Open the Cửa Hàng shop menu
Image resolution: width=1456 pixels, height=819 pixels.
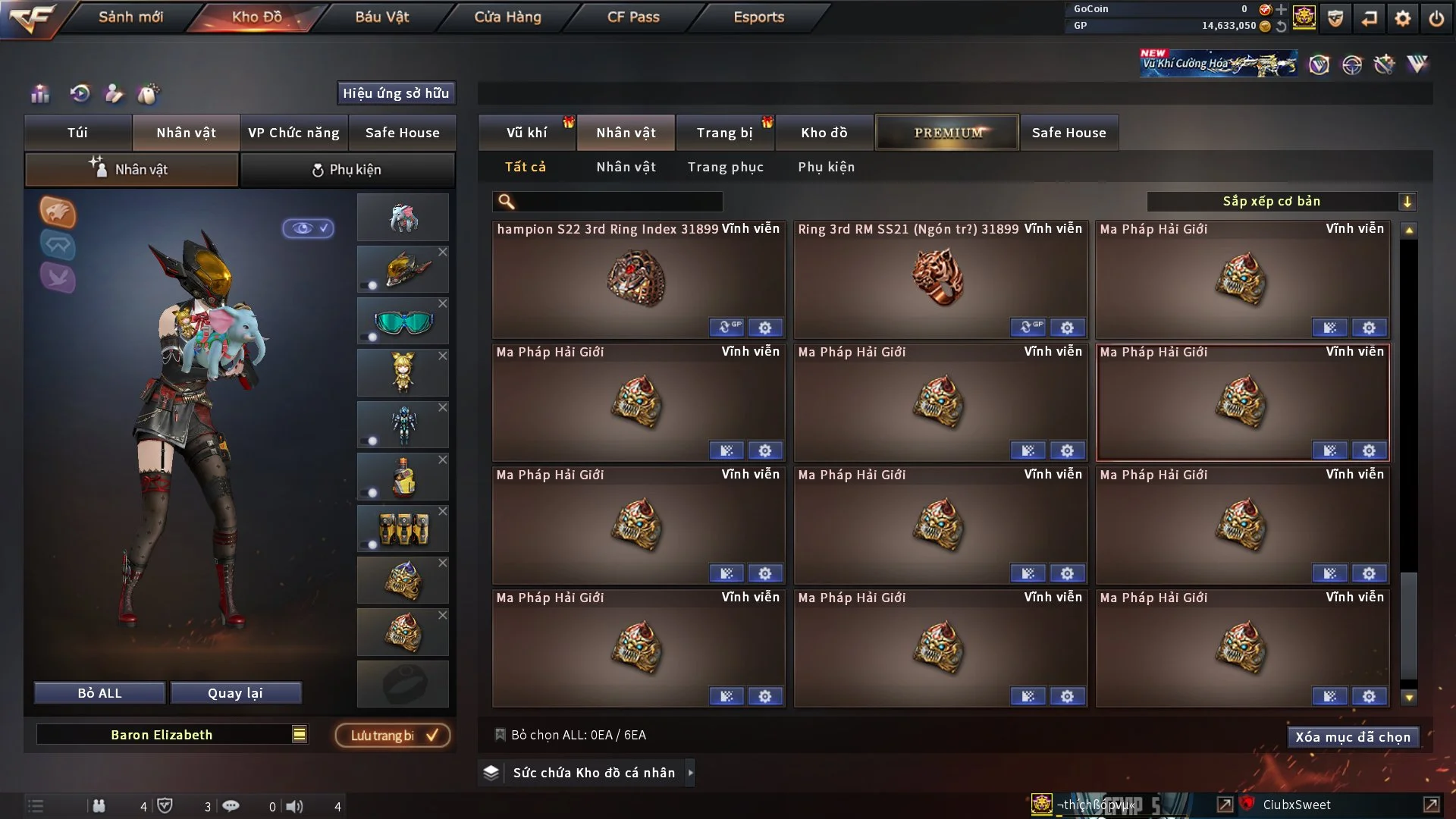(x=507, y=17)
